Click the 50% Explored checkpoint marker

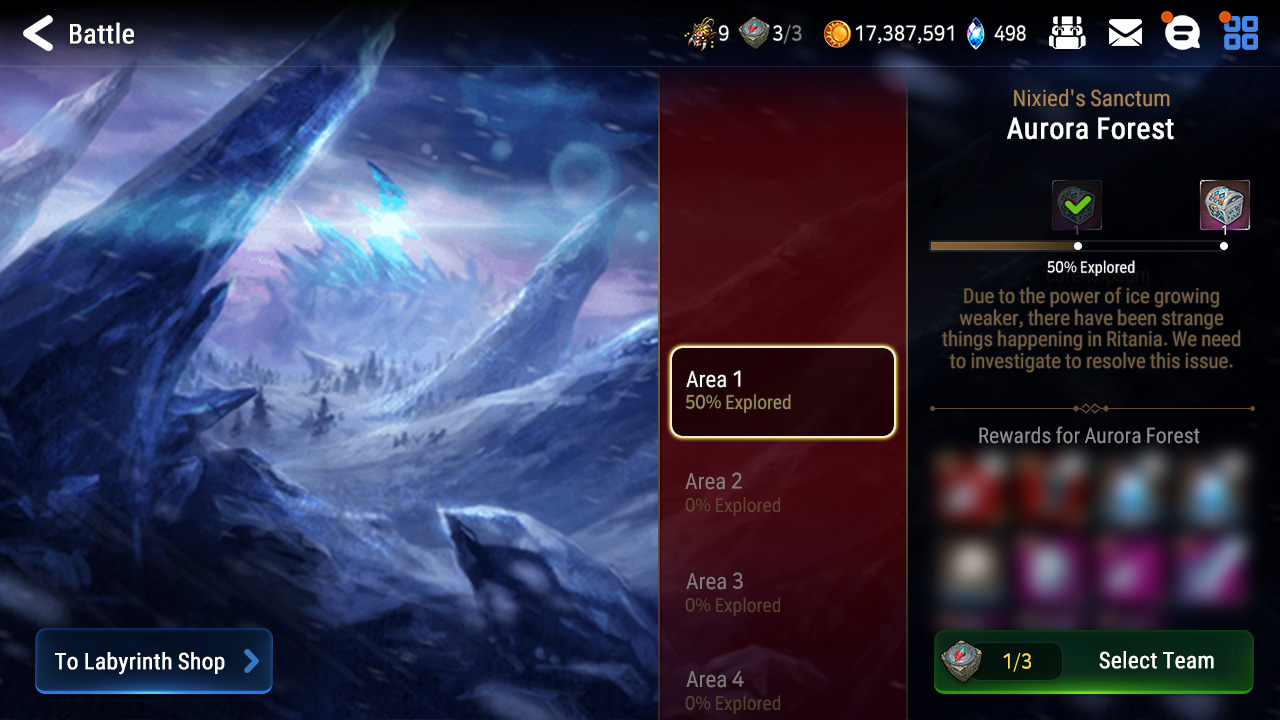(1076, 244)
